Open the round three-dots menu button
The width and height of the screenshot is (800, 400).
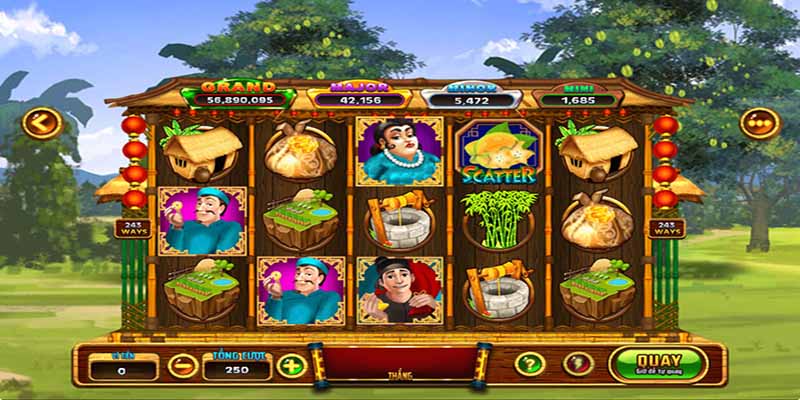759,123
